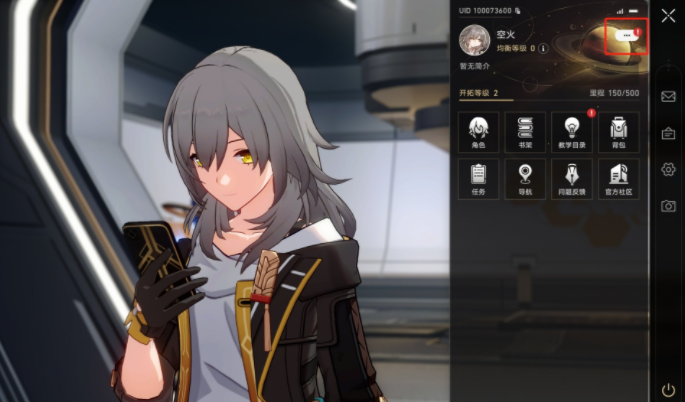Image resolution: width=685 pixels, height=402 pixels.
Task: Open the camera photo mode icon
Action: (668, 206)
